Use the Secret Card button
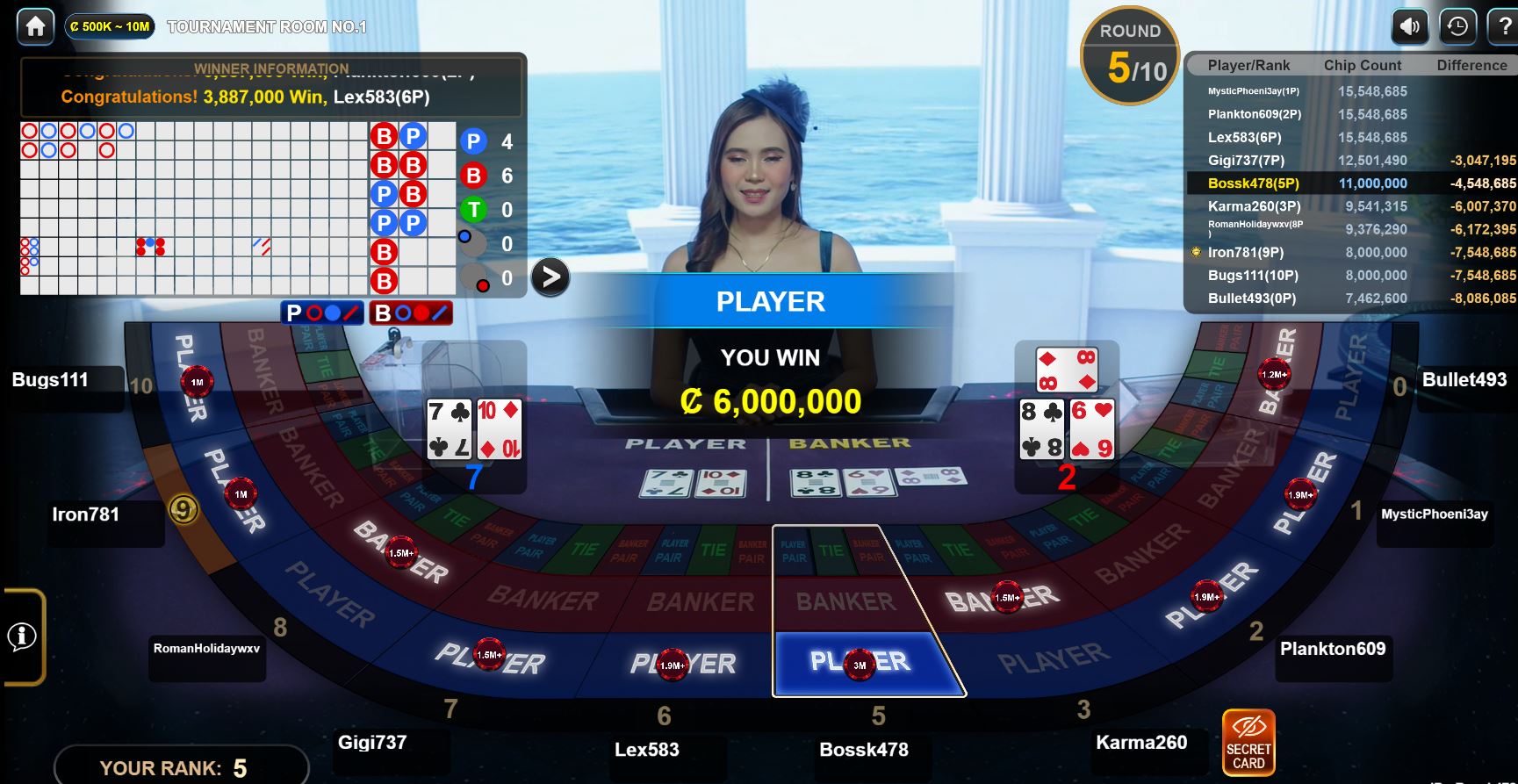Viewport: 1518px width, 784px height. coord(1248,742)
